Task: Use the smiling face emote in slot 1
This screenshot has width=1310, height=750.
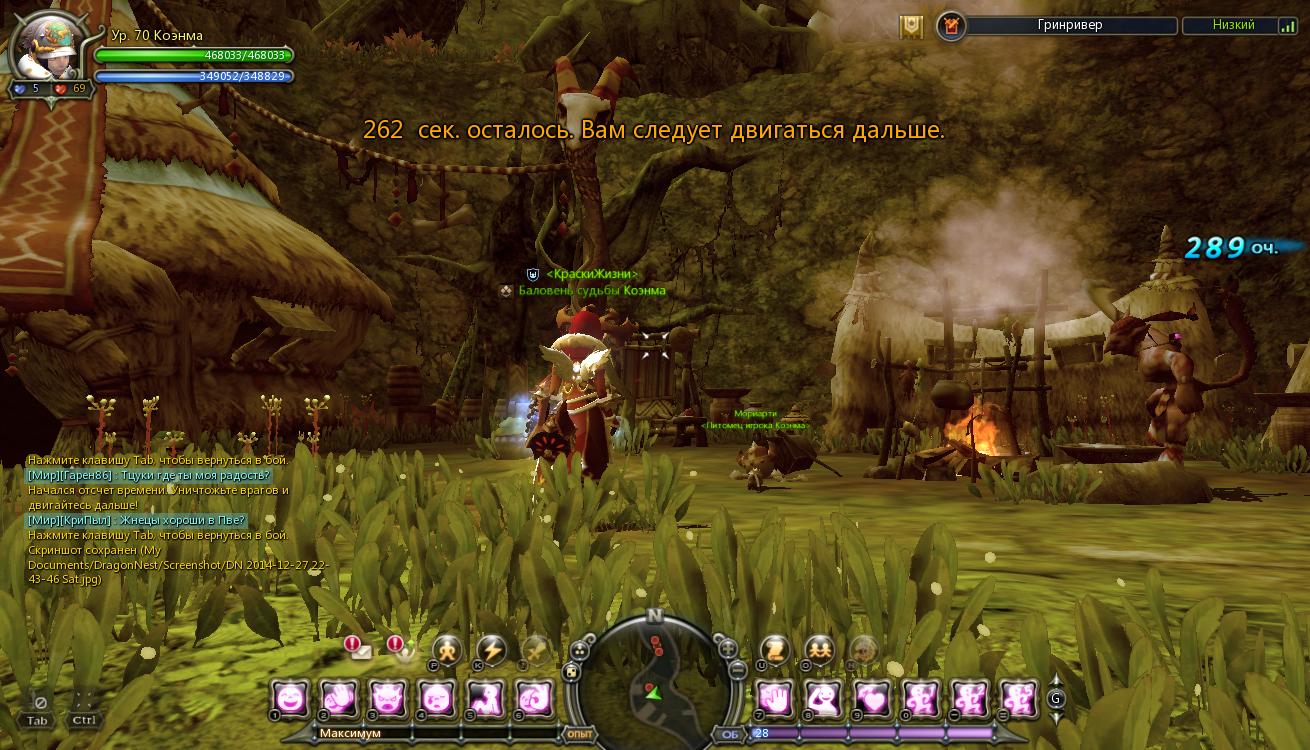Action: pos(290,698)
